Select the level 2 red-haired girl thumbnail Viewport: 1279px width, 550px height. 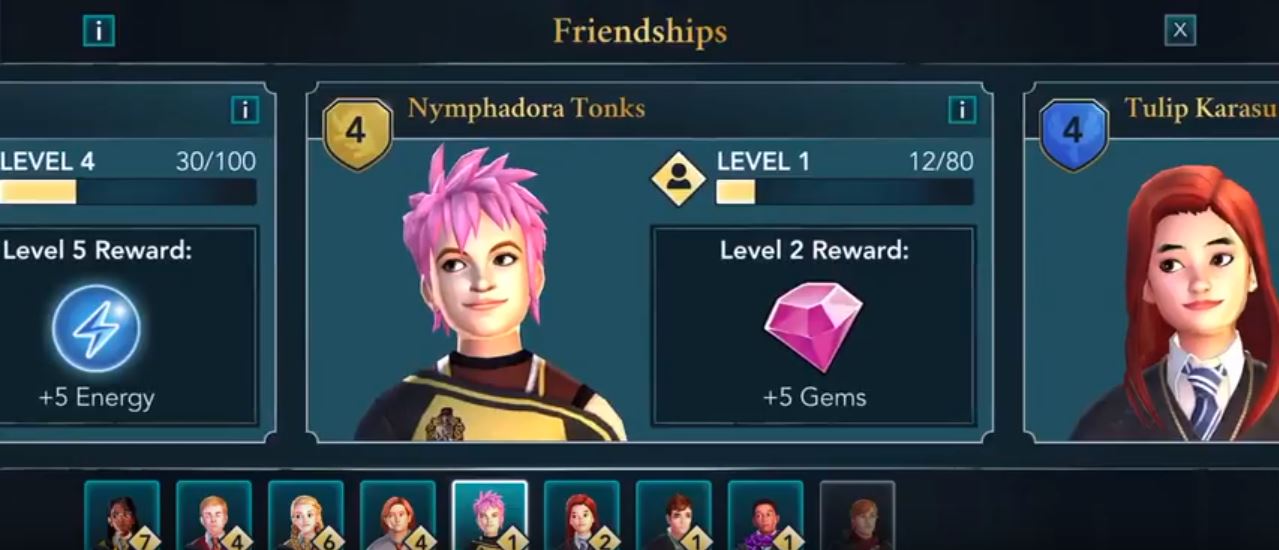click(582, 516)
